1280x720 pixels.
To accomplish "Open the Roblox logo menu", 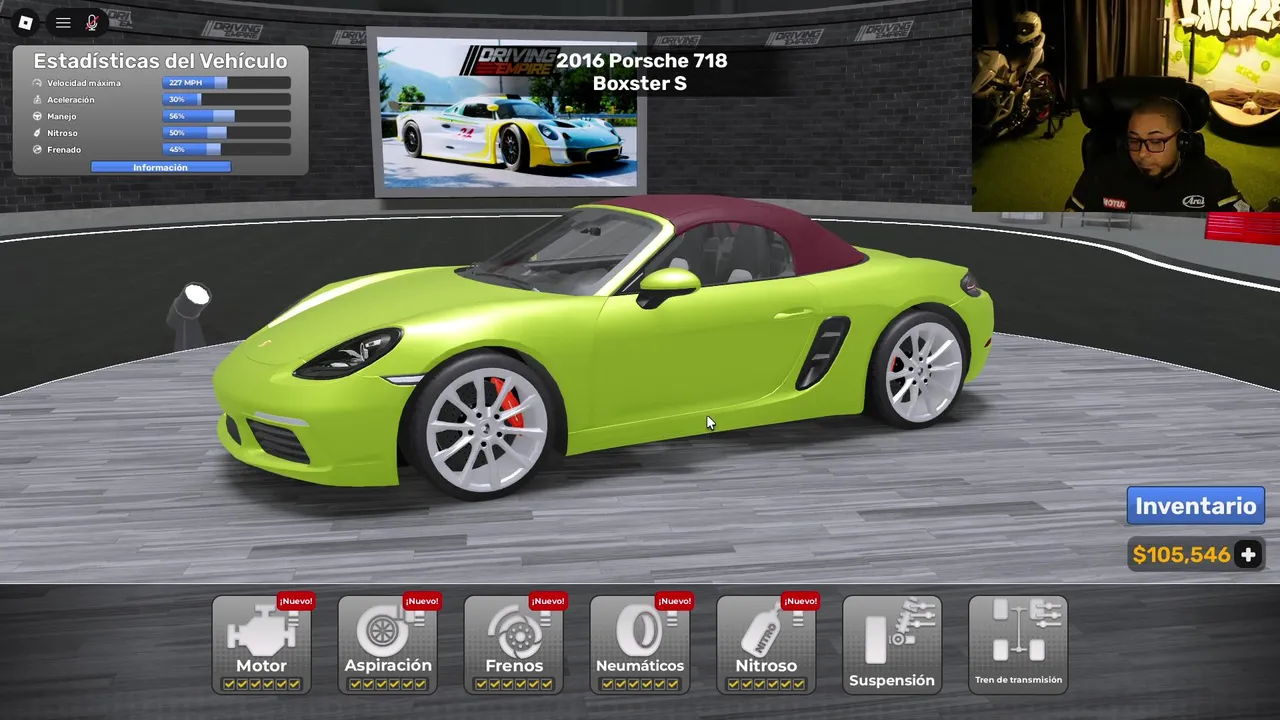I will pos(26,22).
